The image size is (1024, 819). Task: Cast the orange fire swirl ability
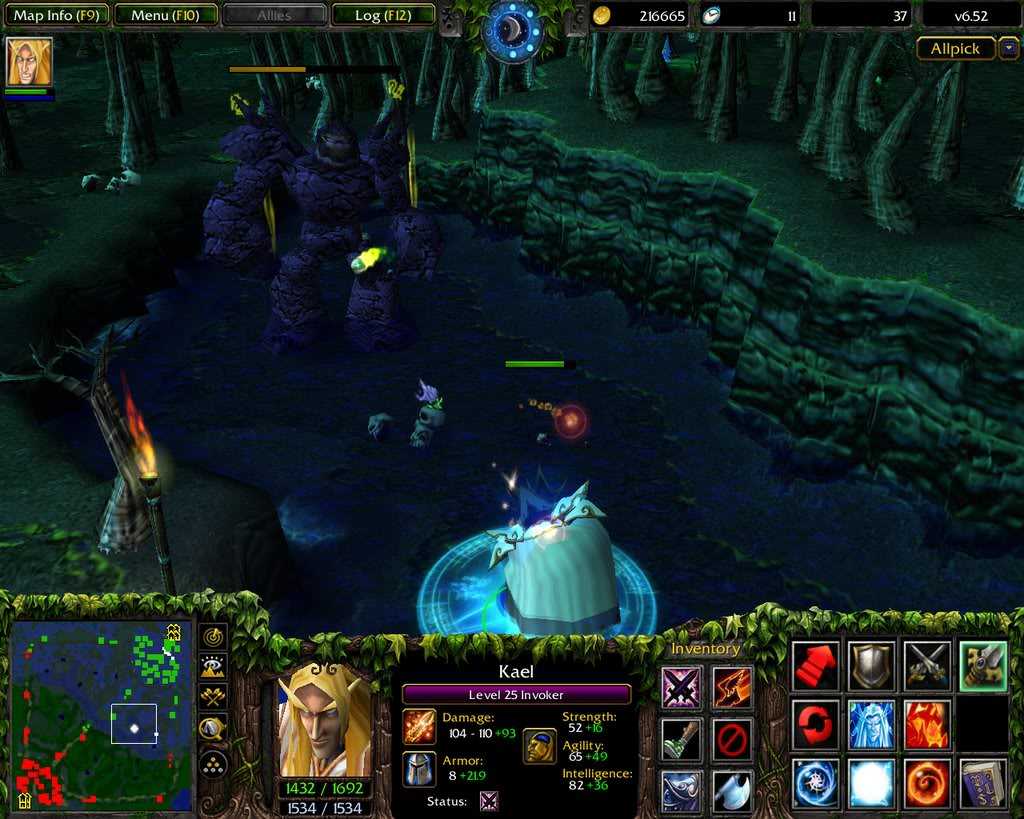click(x=927, y=783)
